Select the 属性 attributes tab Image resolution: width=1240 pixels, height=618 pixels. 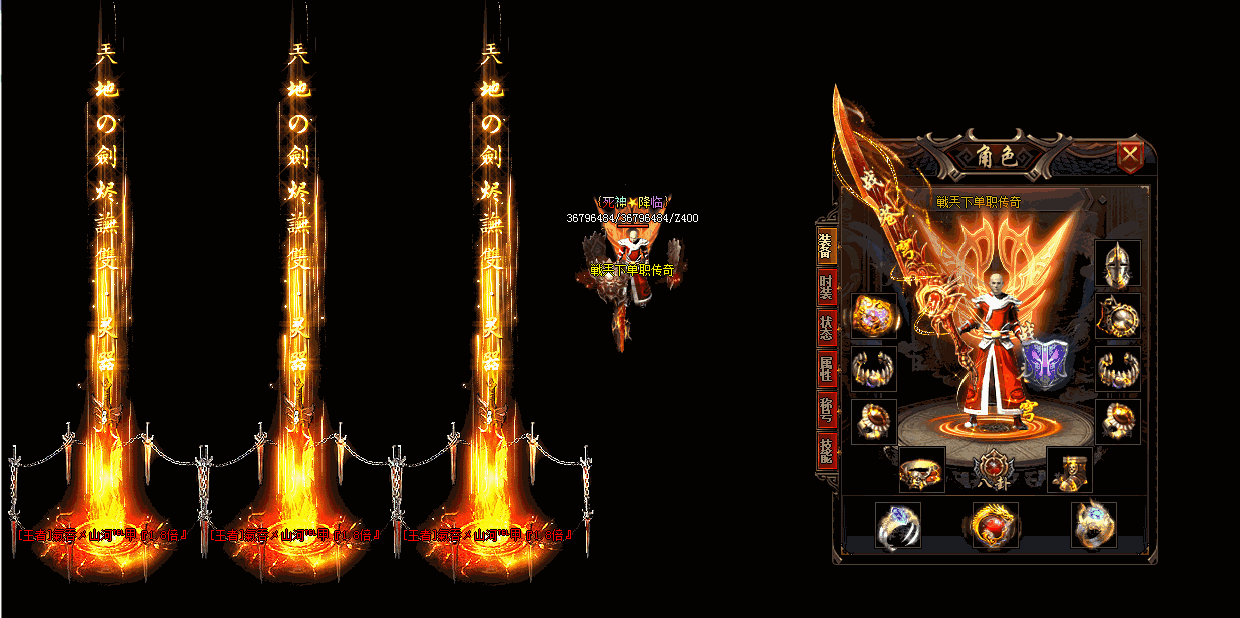click(x=826, y=370)
